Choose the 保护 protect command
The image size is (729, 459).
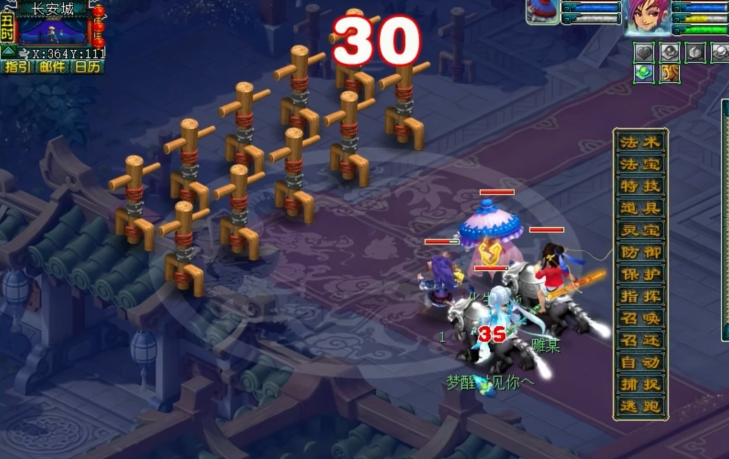(641, 274)
